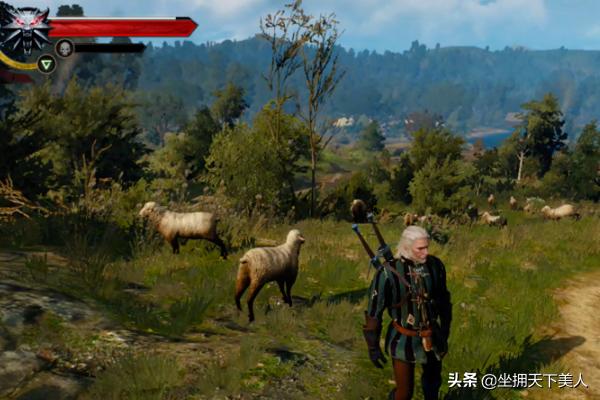Click the skull toxicity icon
The width and height of the screenshot is (600, 400).
tap(64, 47)
